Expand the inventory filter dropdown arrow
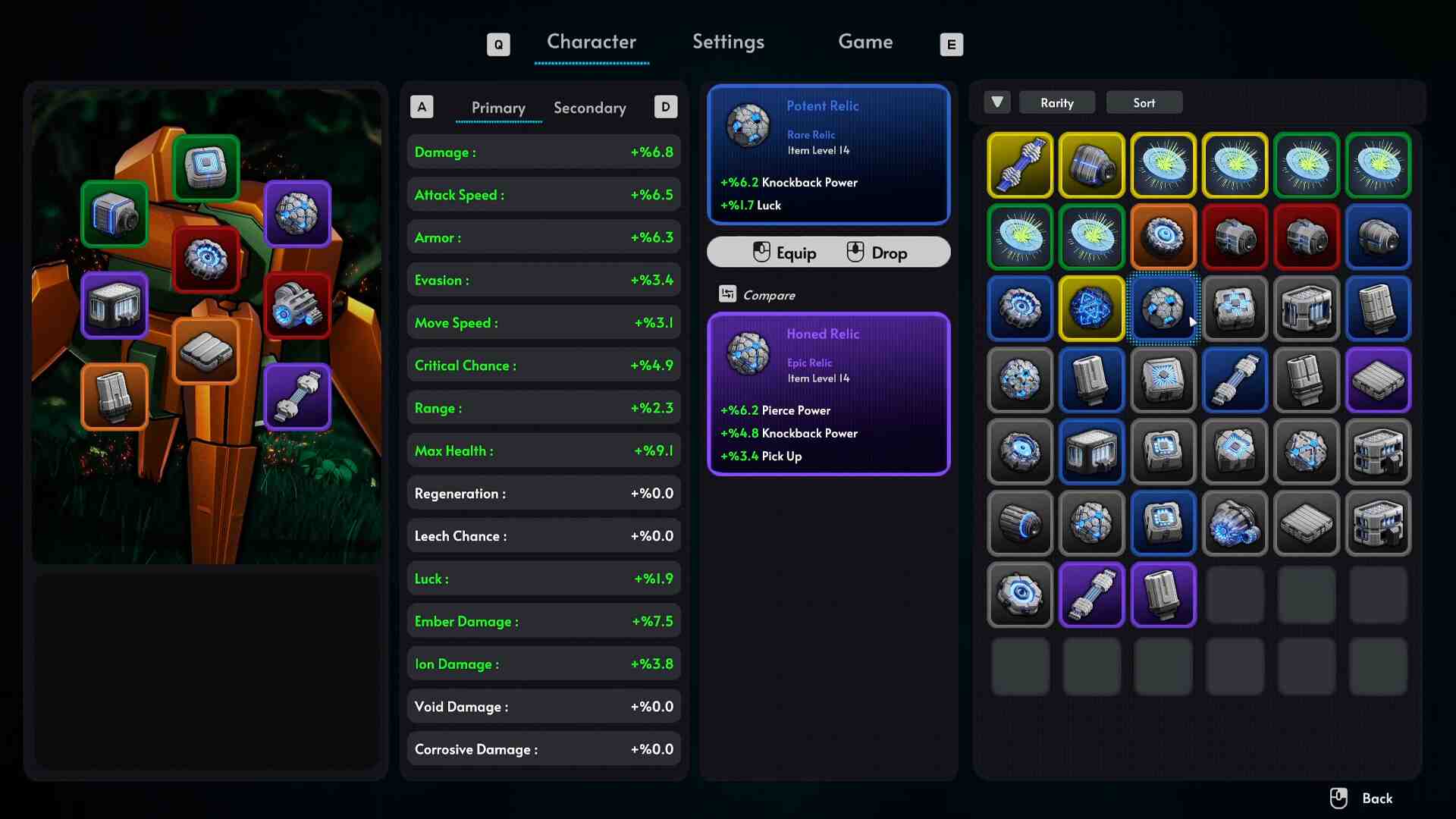1456x819 pixels. click(997, 102)
